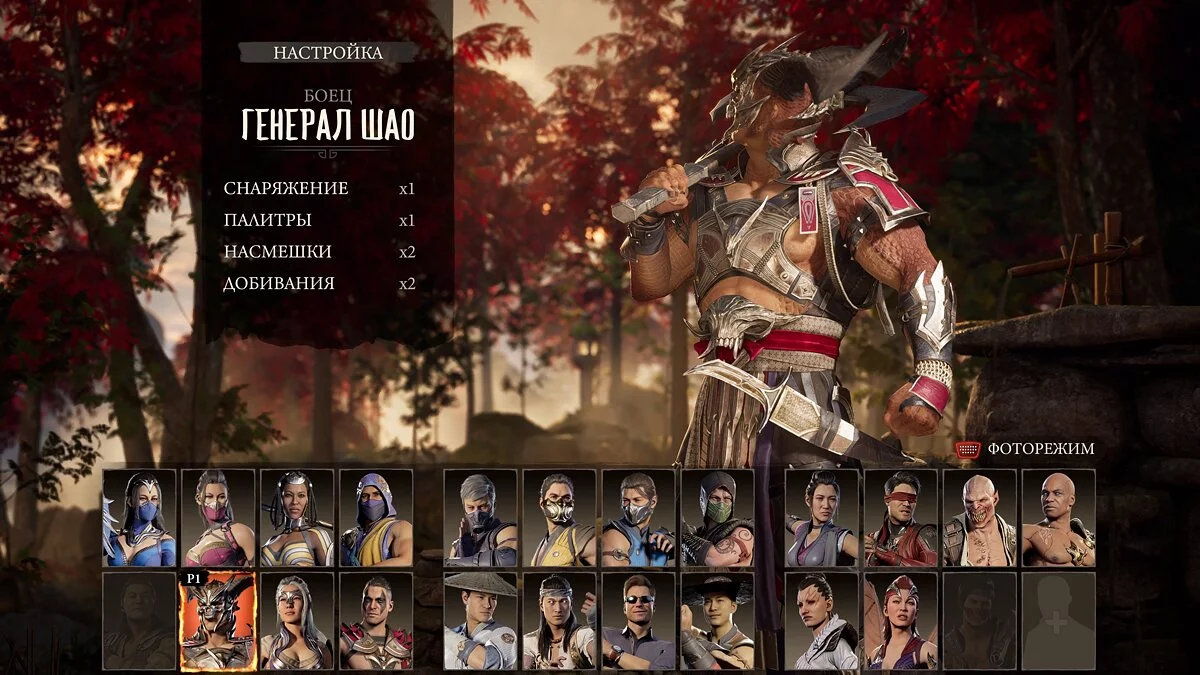Open the Добивания finishers entry
The image size is (1200, 675).
click(279, 284)
